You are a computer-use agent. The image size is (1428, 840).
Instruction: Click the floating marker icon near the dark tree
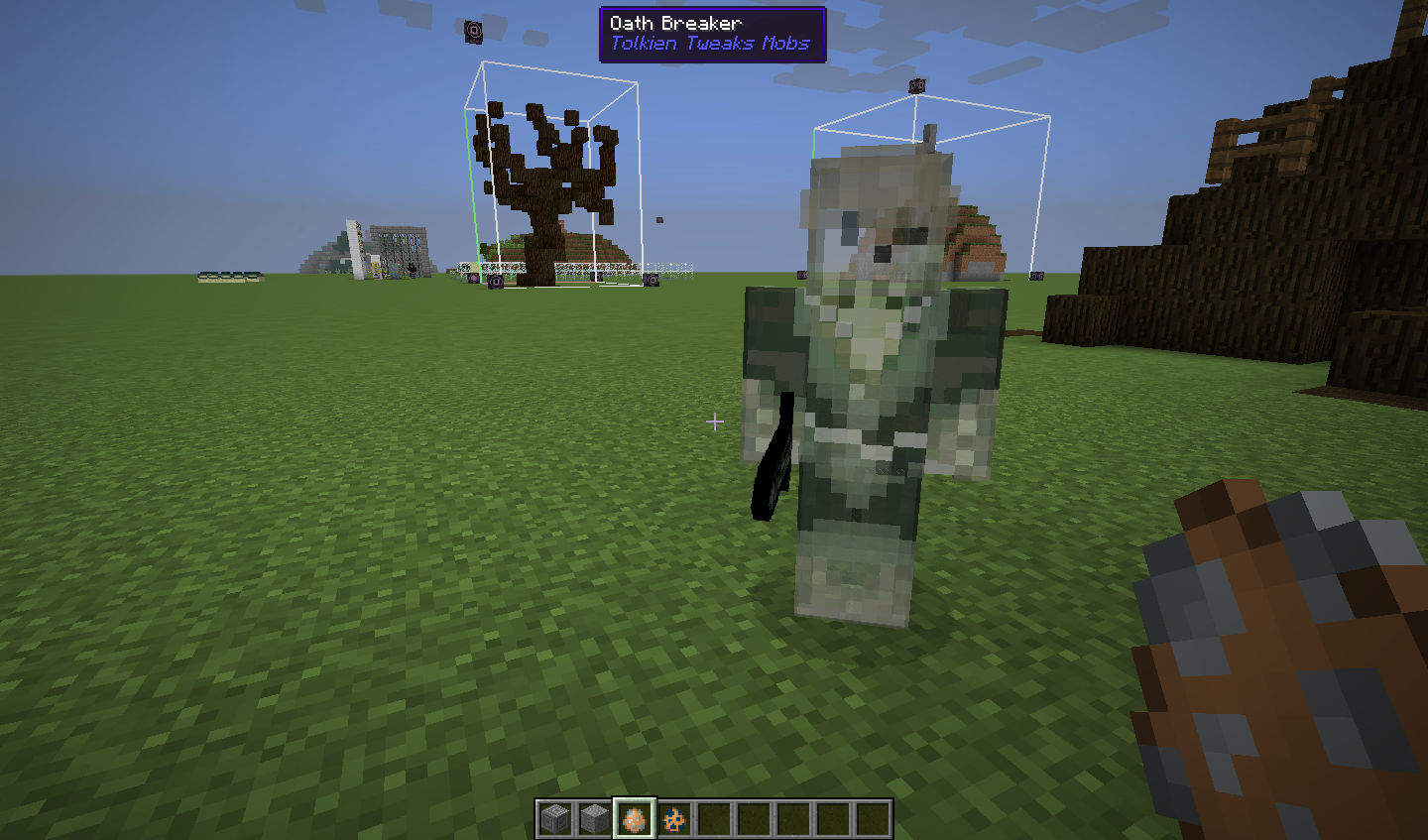[x=473, y=31]
